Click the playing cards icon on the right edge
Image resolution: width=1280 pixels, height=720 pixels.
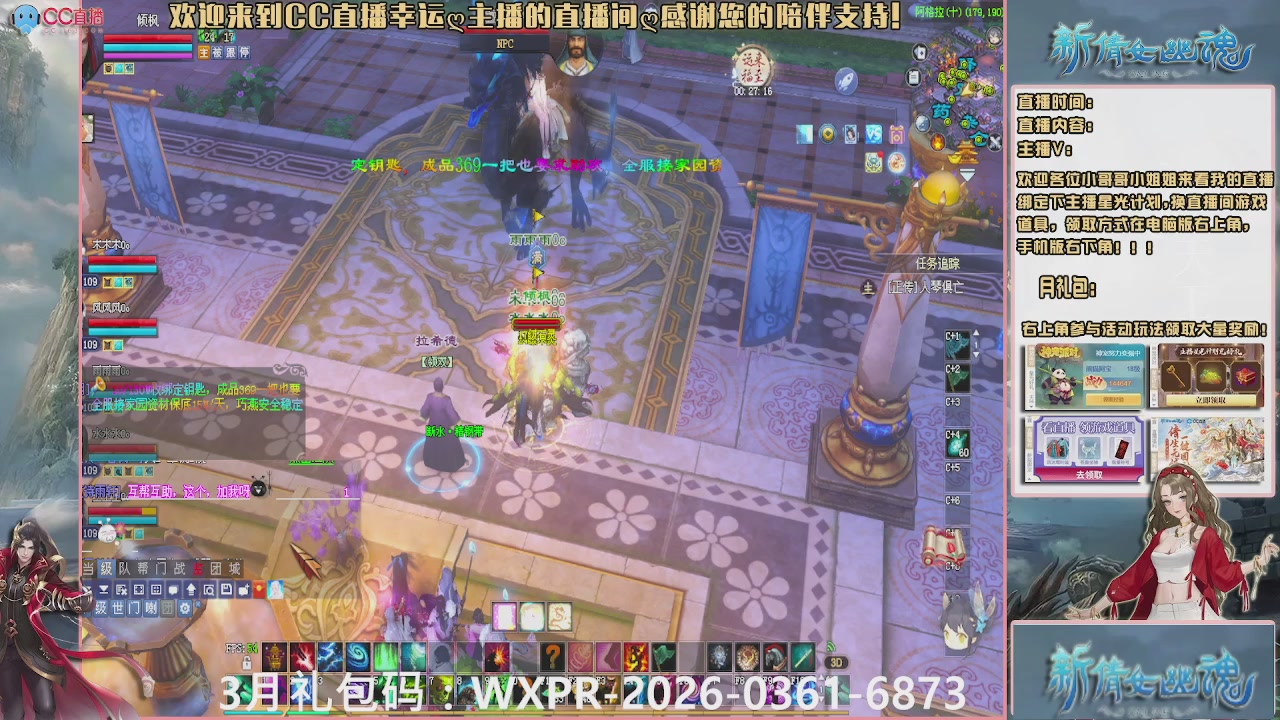[919, 52]
